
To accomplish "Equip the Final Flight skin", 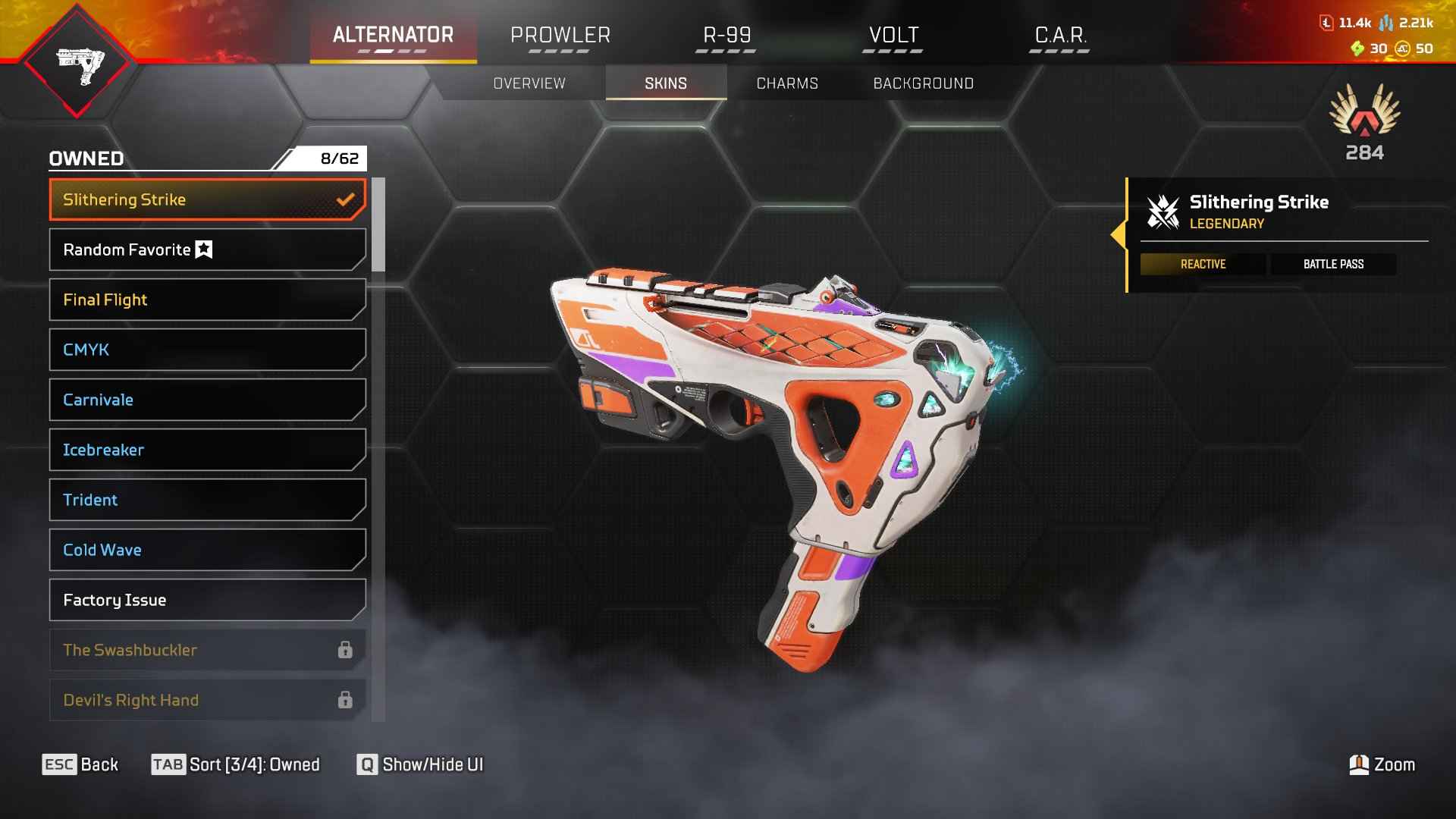I will [207, 300].
